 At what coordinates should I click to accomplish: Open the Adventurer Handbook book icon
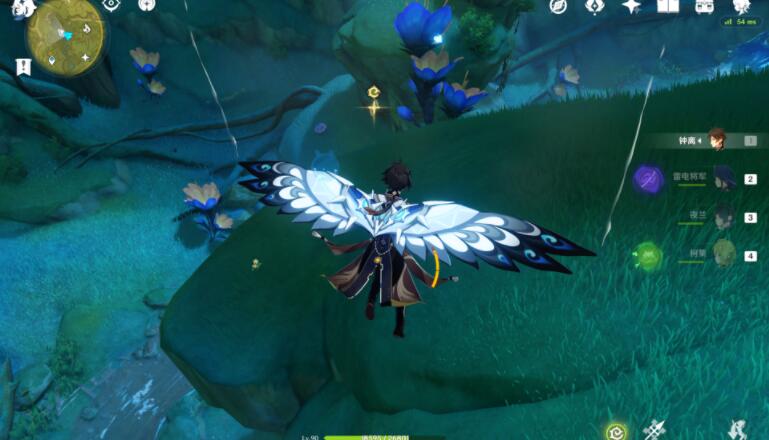[668, 6]
